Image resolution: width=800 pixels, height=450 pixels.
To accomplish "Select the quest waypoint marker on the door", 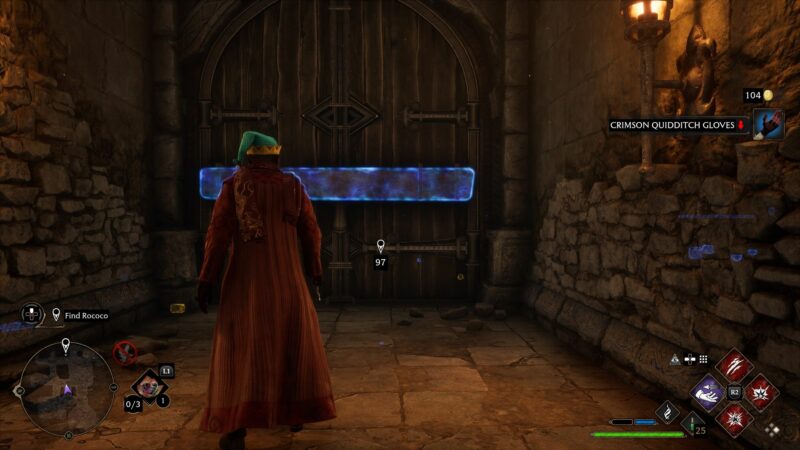I will (380, 246).
